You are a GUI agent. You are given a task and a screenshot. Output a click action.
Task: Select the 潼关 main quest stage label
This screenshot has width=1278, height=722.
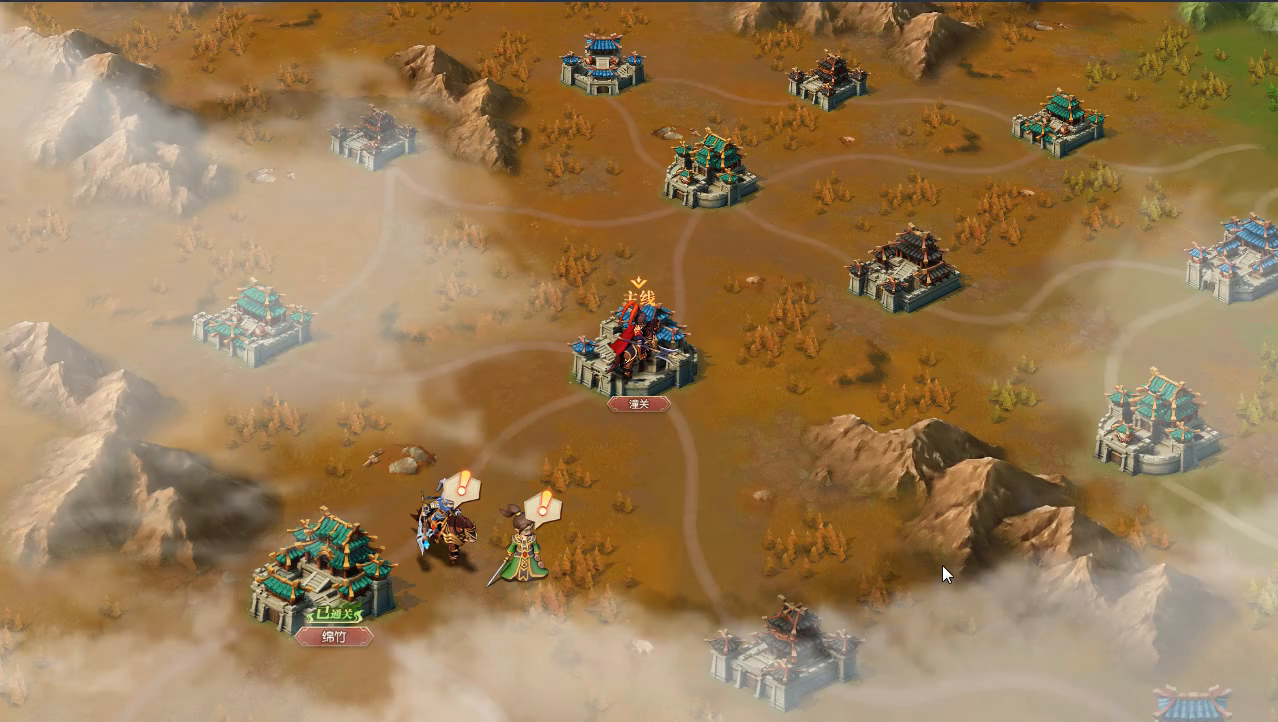click(x=638, y=404)
